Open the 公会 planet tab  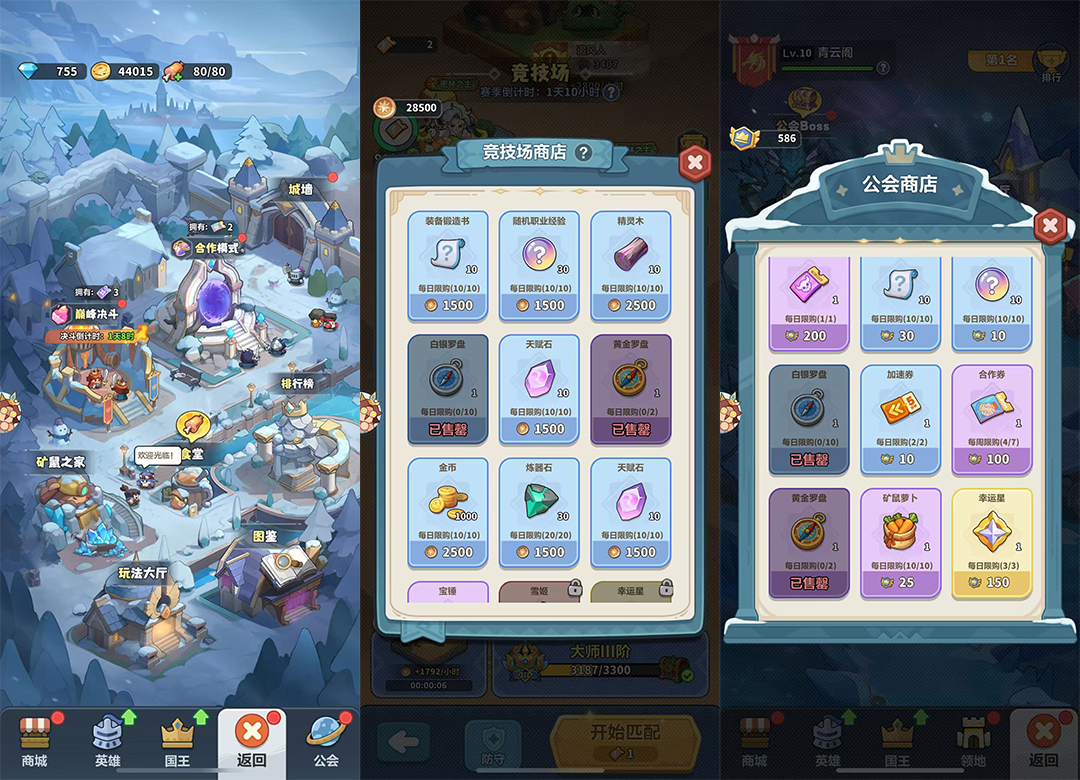point(325,740)
